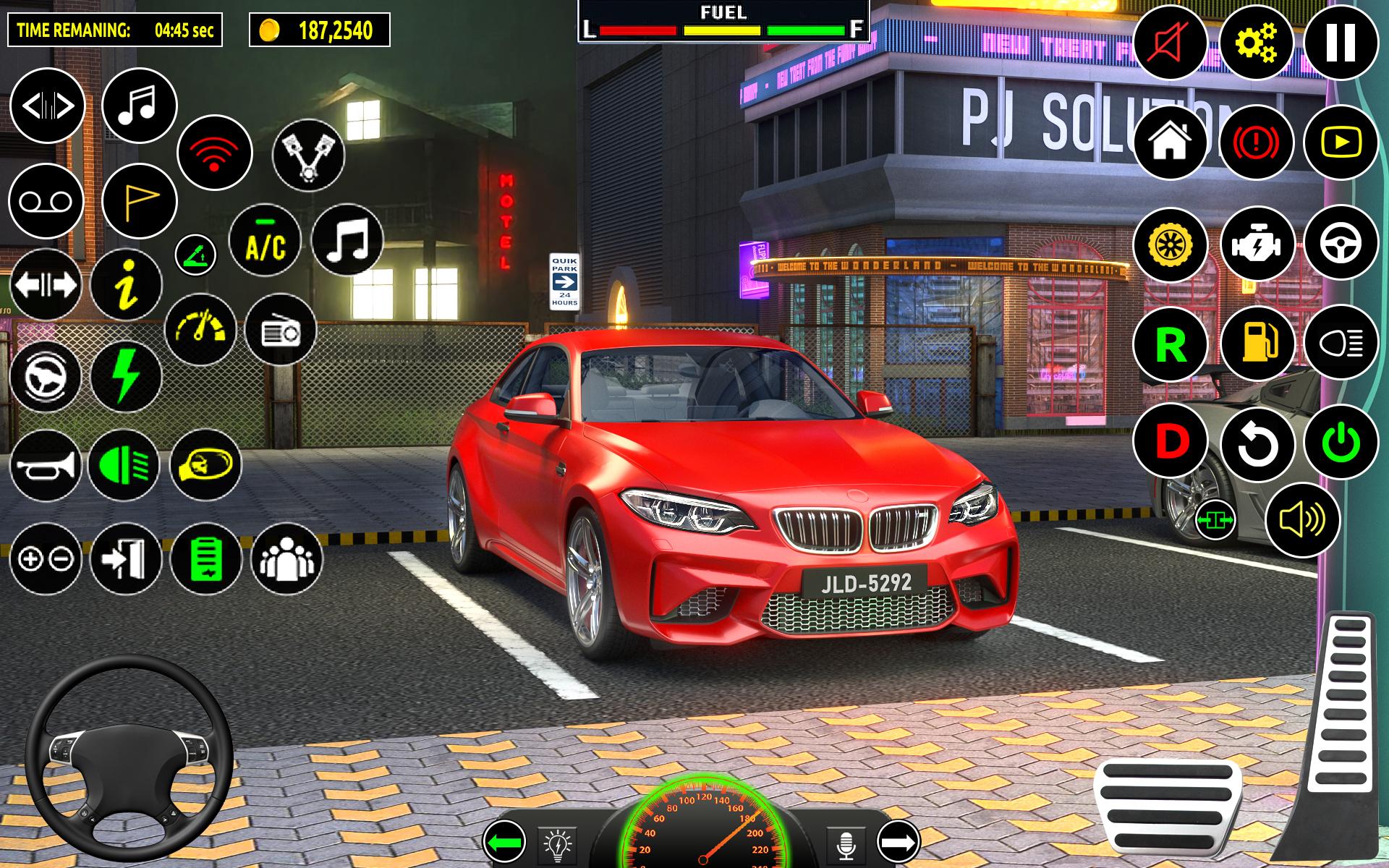Screen dimensions: 1389x868
Task: Shift into Reverse gear (R)
Action: coord(1171,344)
